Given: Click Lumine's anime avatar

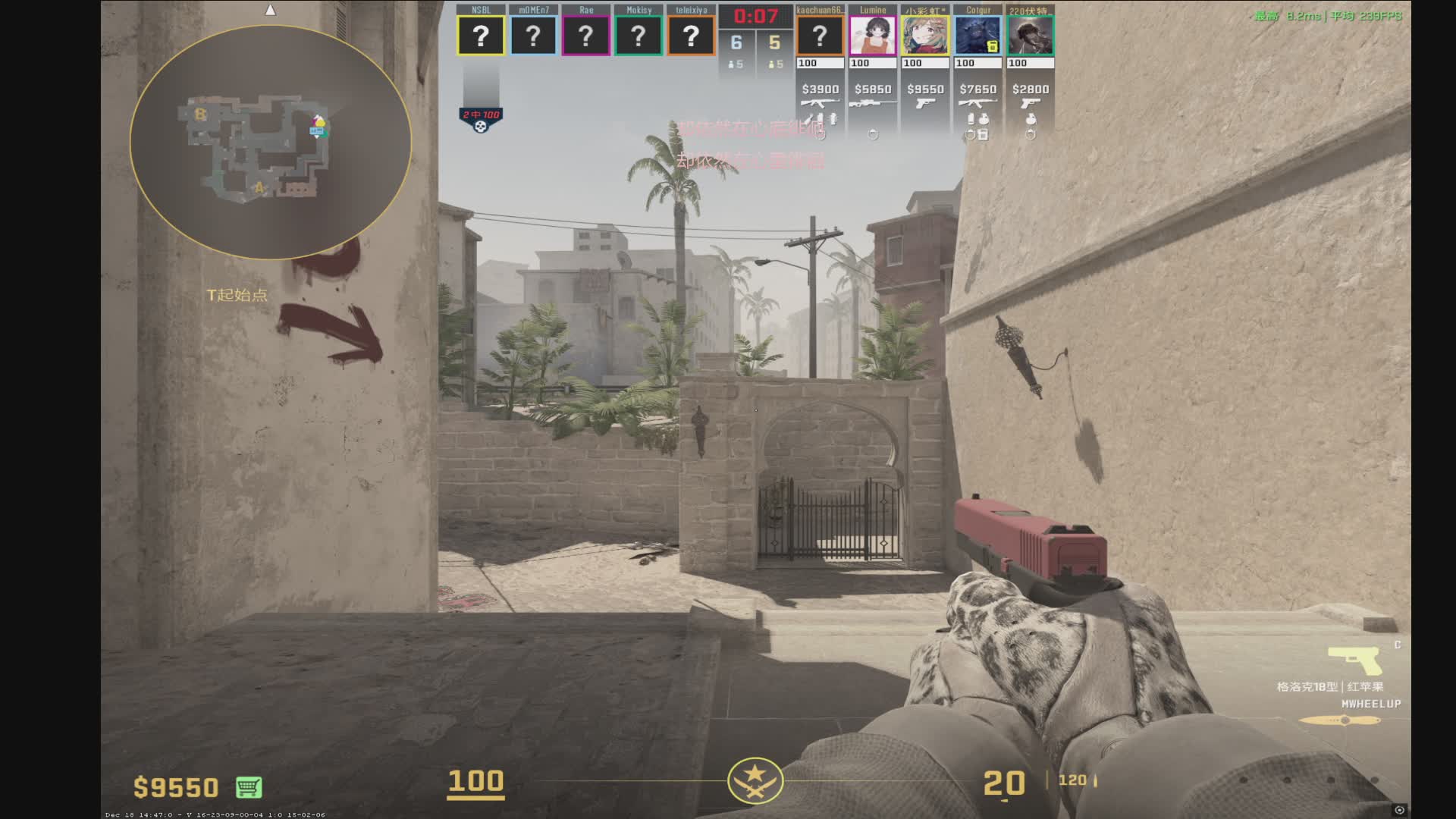Looking at the screenshot, I should [873, 36].
